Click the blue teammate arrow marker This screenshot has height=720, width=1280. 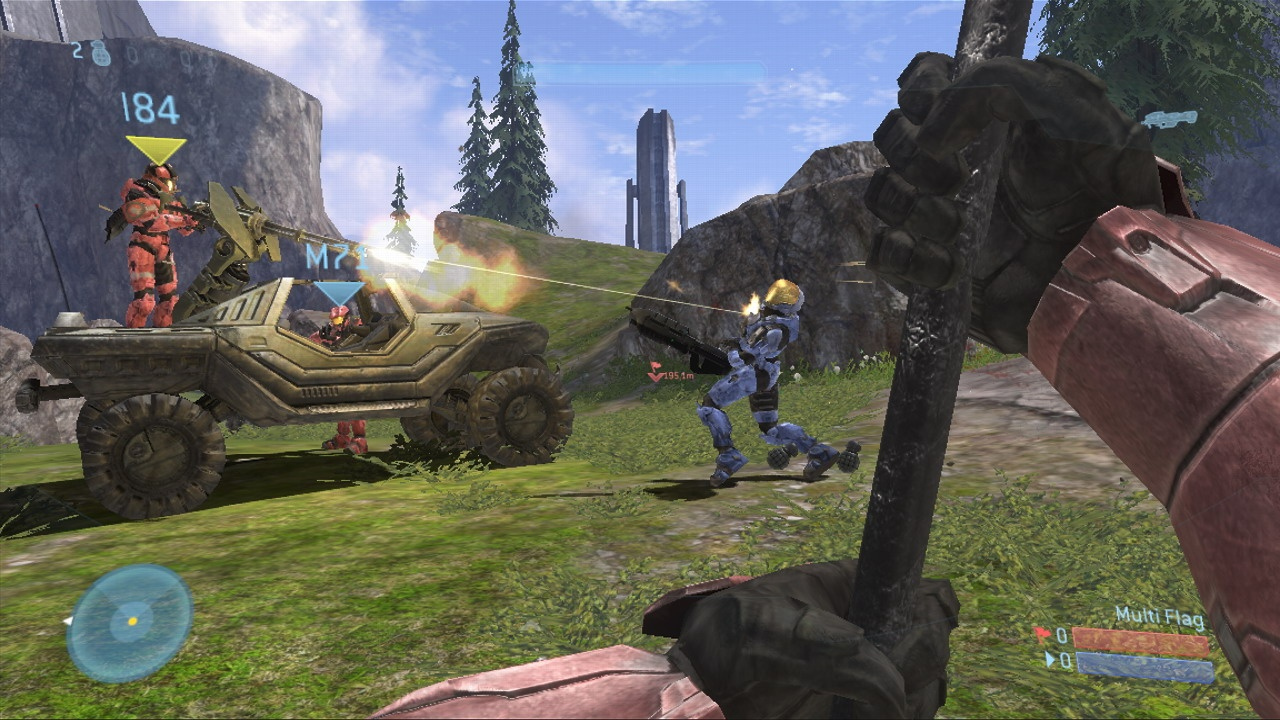click(338, 292)
